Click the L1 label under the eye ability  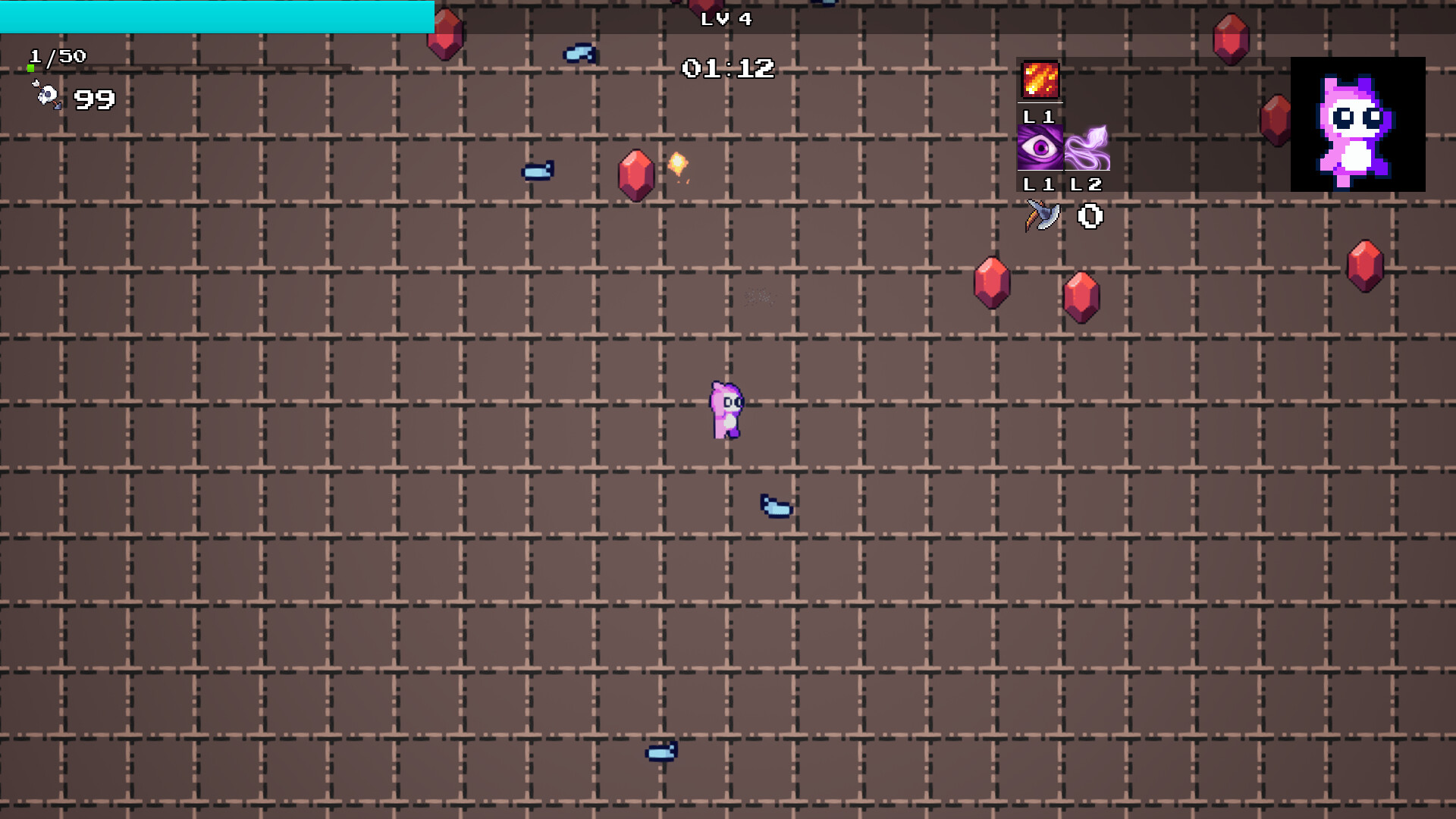pyautogui.click(x=1039, y=184)
